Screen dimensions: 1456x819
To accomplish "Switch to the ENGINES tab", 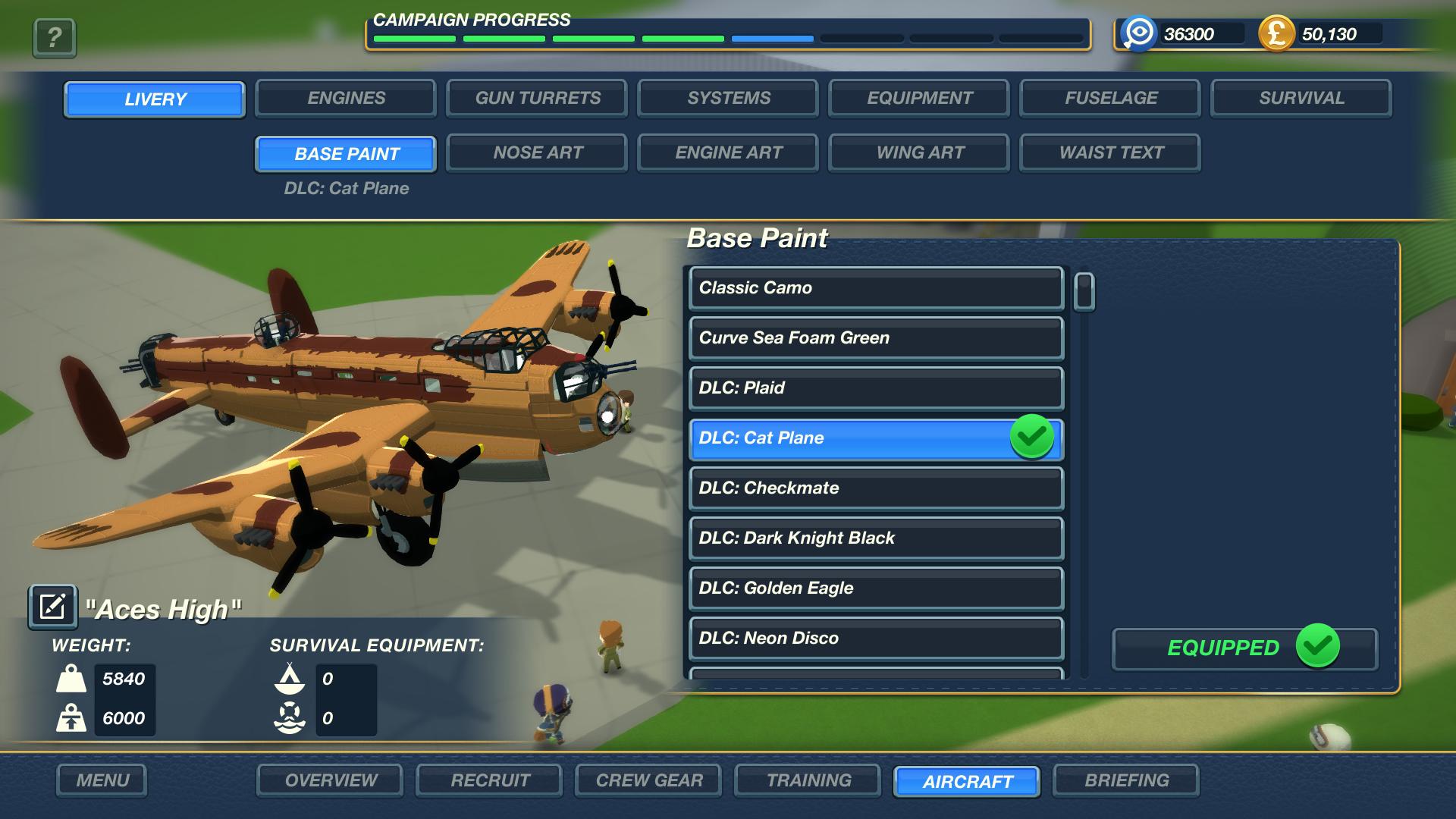I will (345, 98).
